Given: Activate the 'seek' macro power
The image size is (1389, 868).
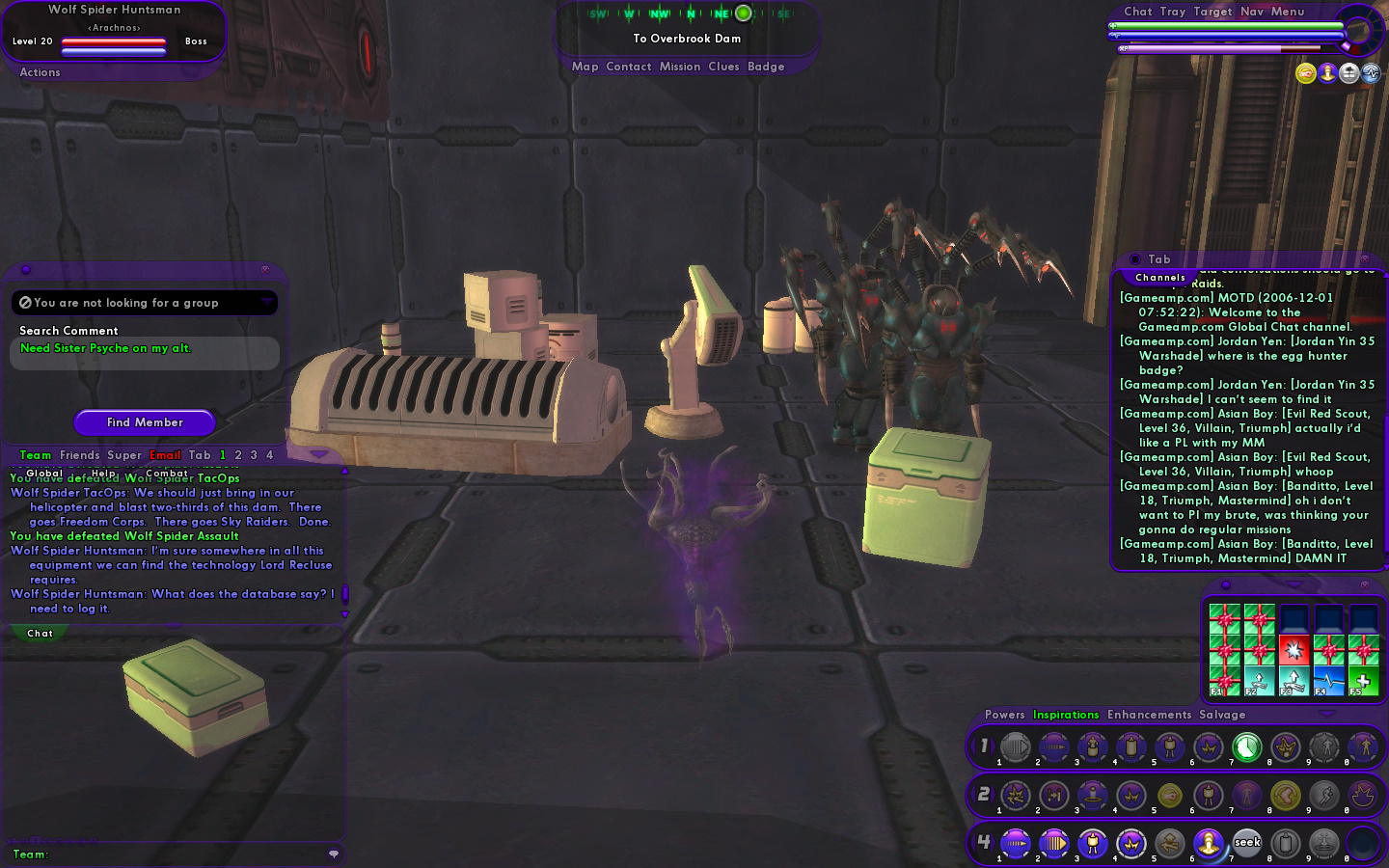Looking at the screenshot, I should pyautogui.click(x=1247, y=843).
